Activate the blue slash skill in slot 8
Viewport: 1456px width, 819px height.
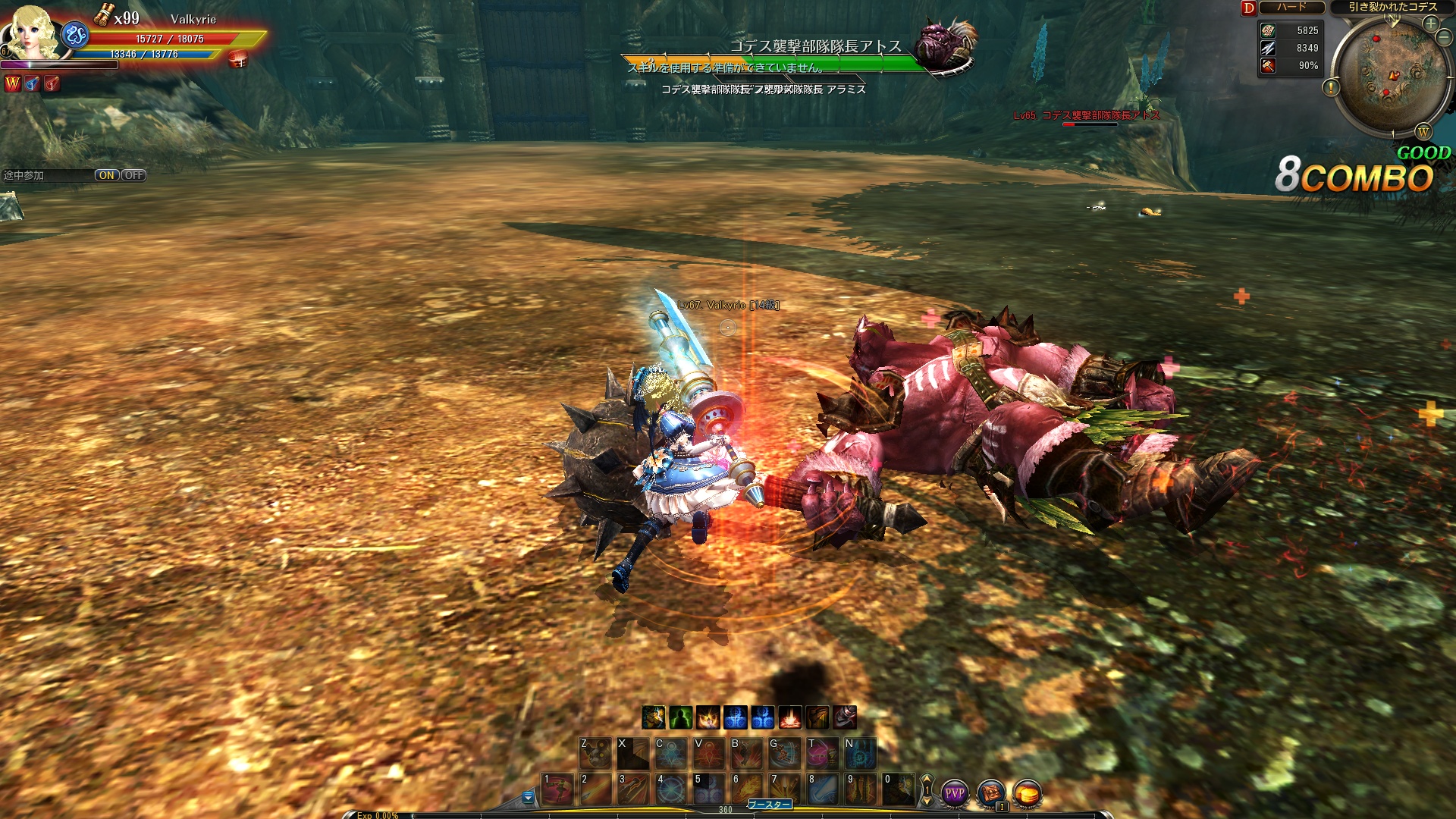click(823, 789)
